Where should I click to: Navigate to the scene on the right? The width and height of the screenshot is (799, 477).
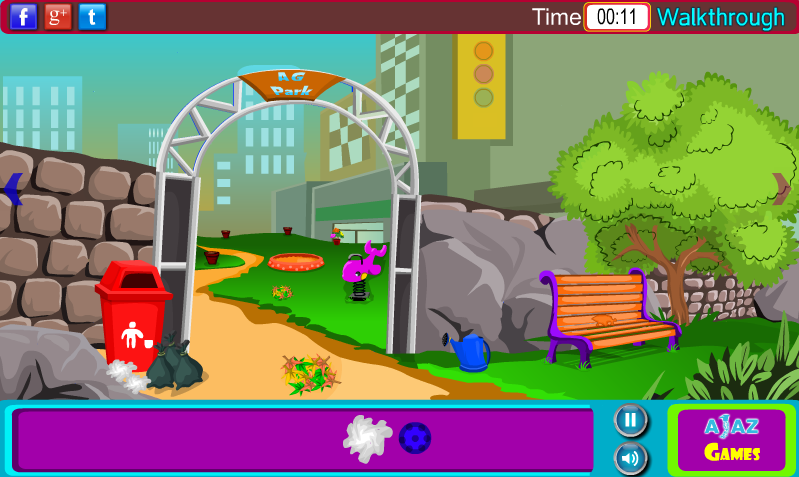pos(780,188)
